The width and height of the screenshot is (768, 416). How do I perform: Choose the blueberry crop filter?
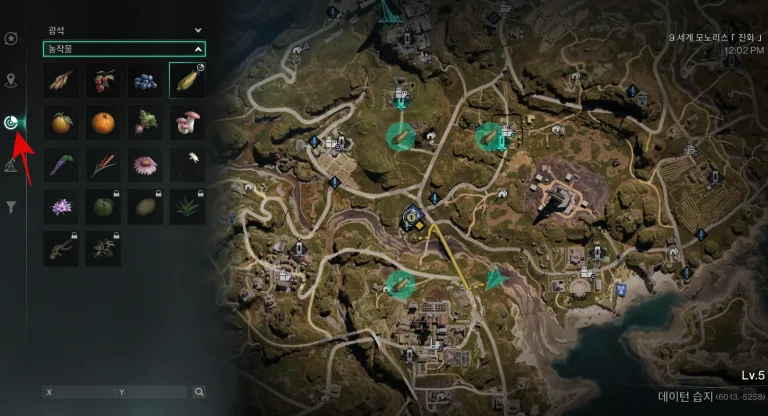coord(146,80)
